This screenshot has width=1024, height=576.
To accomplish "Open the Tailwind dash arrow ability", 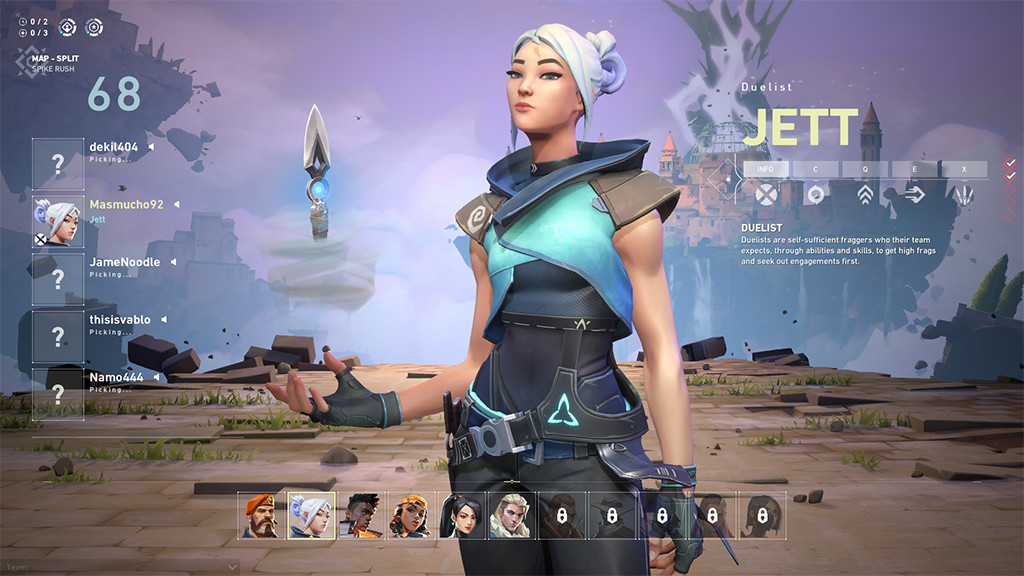I will pos(914,194).
